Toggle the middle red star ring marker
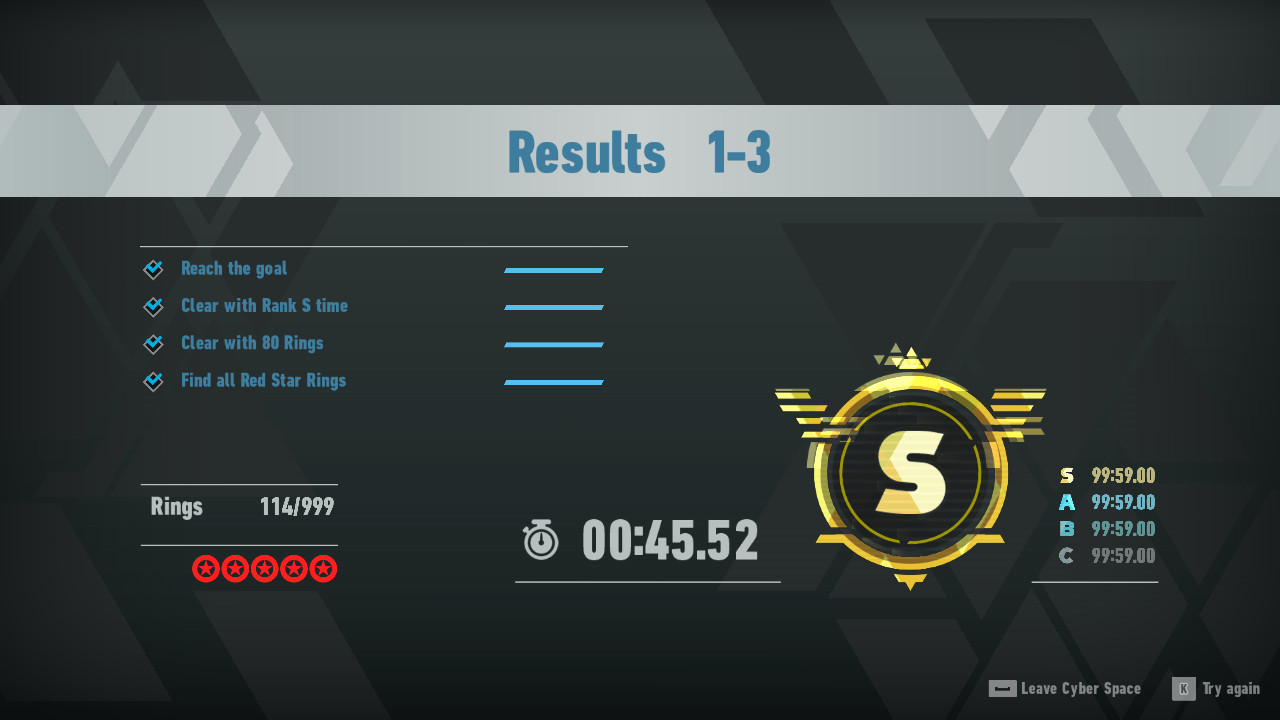Image resolution: width=1280 pixels, height=720 pixels. (x=264, y=568)
